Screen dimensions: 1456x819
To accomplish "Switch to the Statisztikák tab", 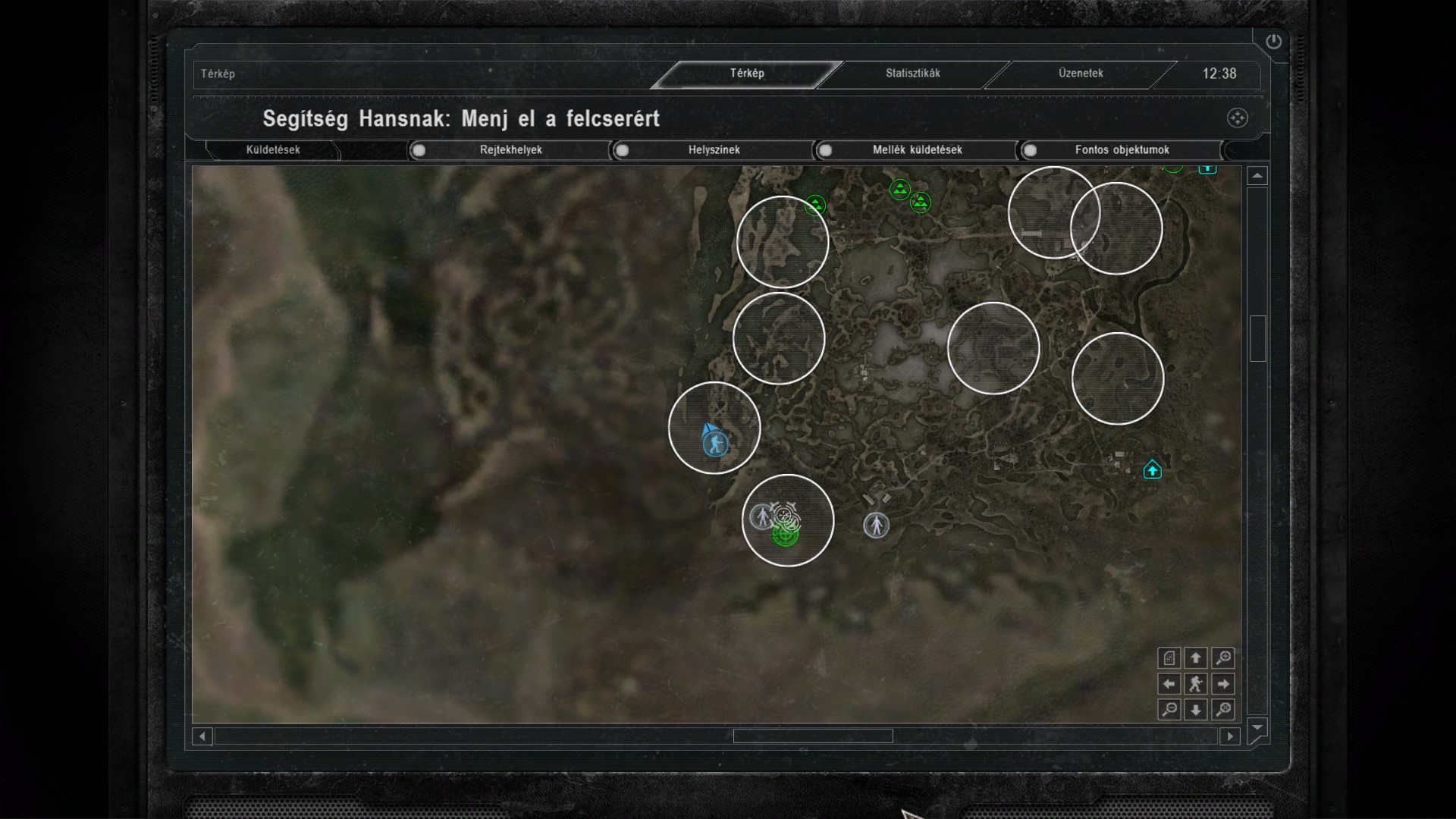I will click(912, 74).
